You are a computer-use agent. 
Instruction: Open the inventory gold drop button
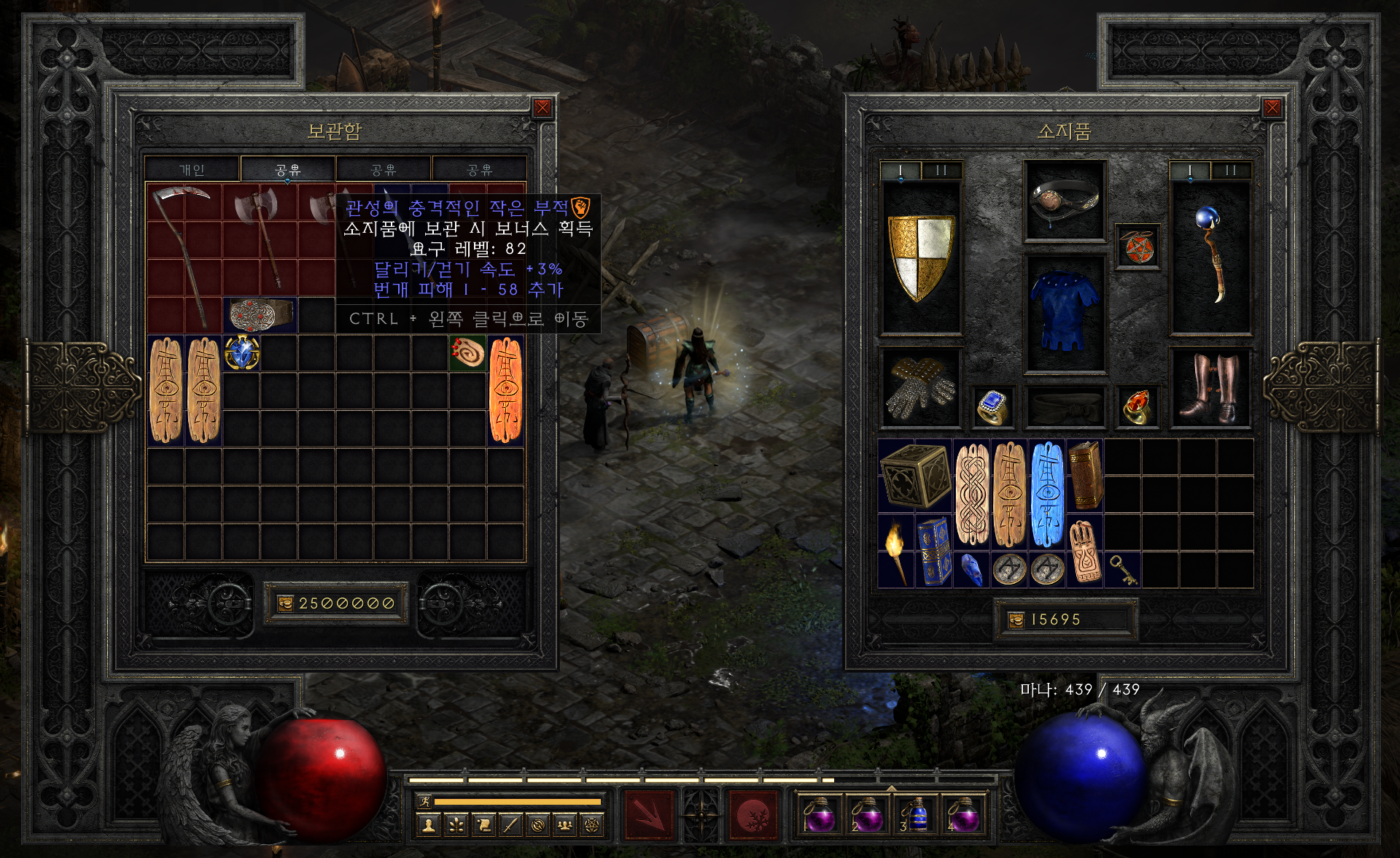pos(1016,620)
